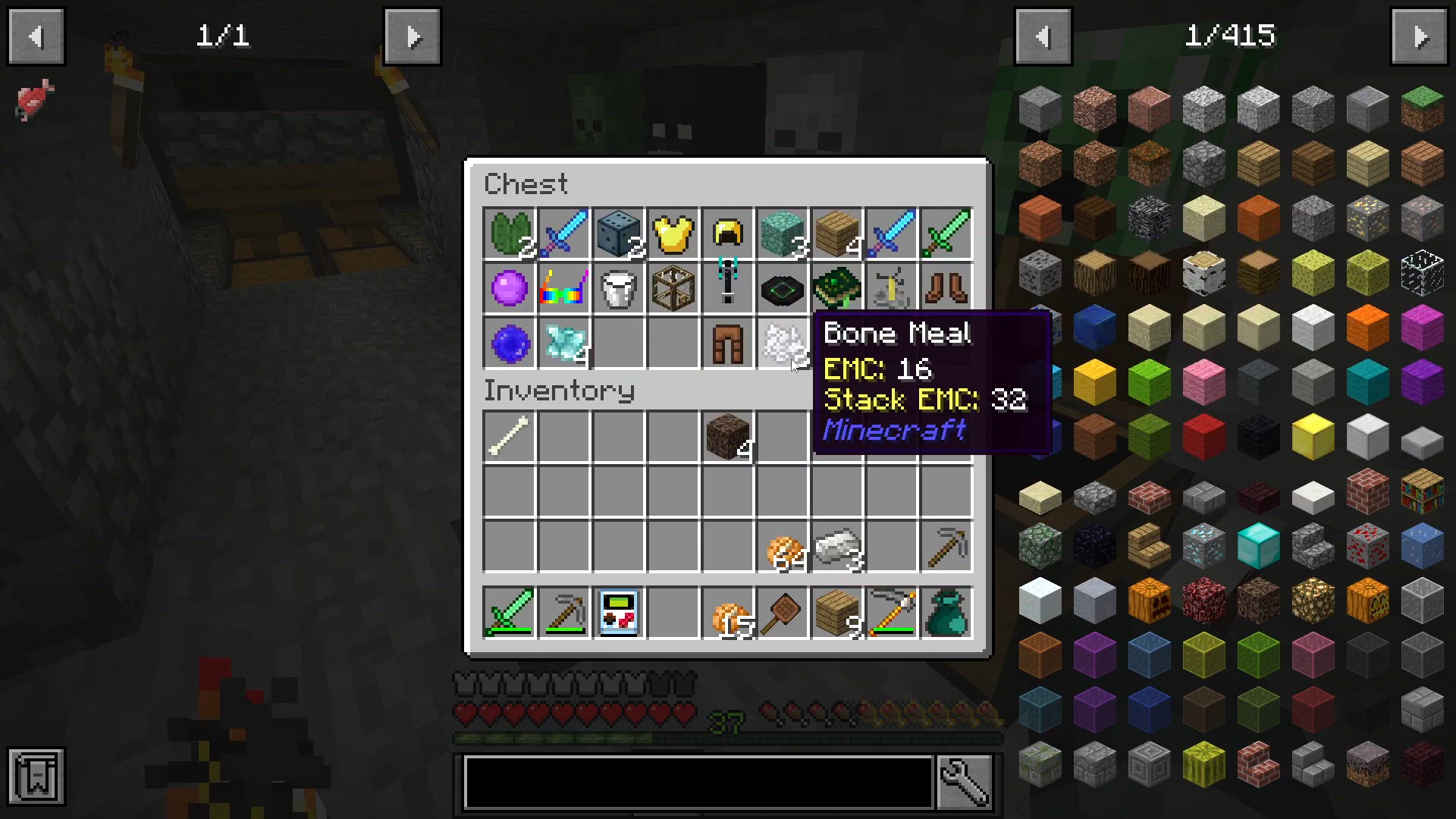Screen dimensions: 1456x819
Task: Take the golden chestplate from chest
Action: [673, 234]
